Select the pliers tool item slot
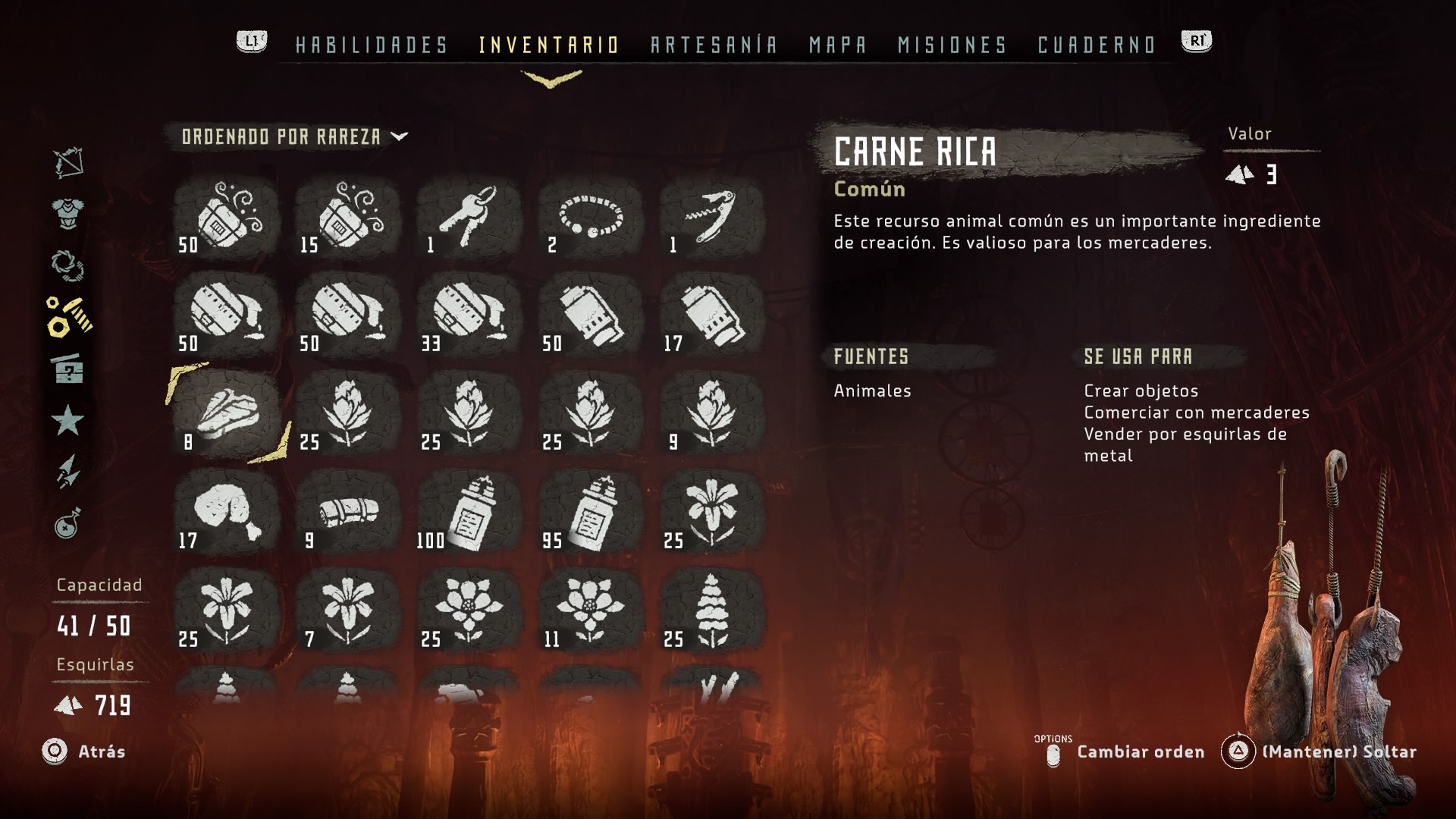This screenshot has height=819, width=1456. [711, 218]
